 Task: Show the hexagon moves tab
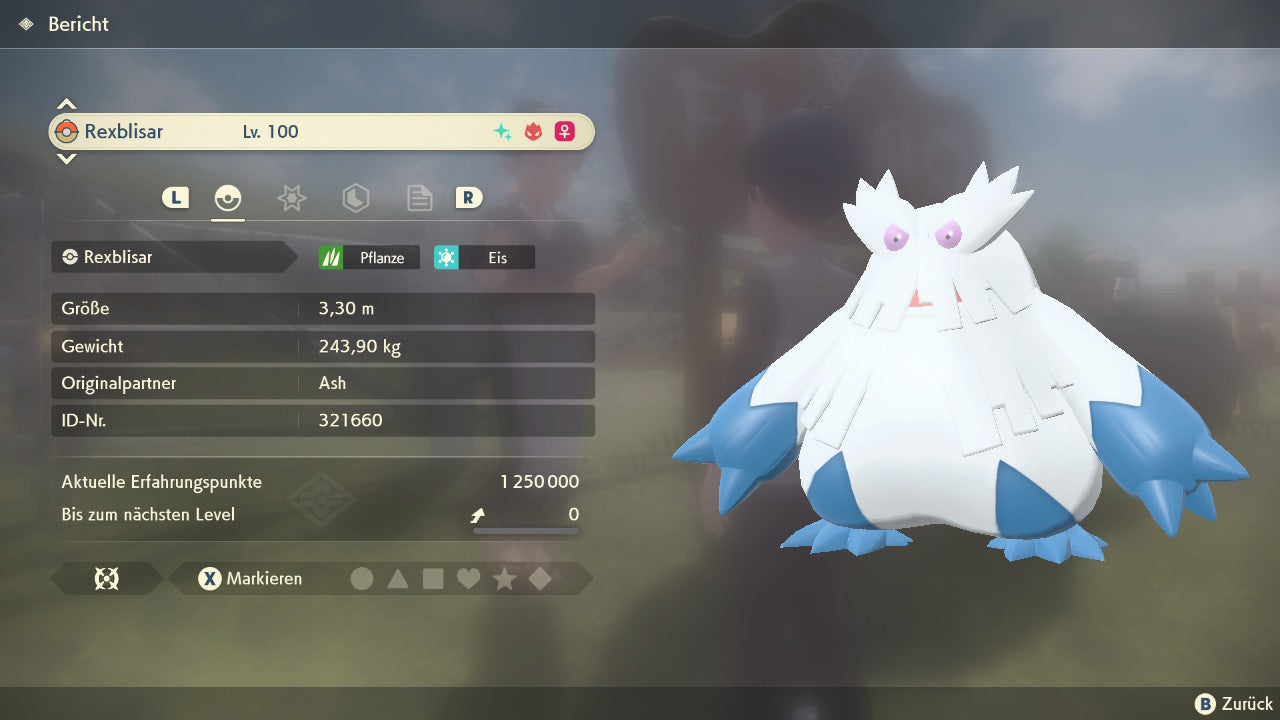(x=355, y=198)
